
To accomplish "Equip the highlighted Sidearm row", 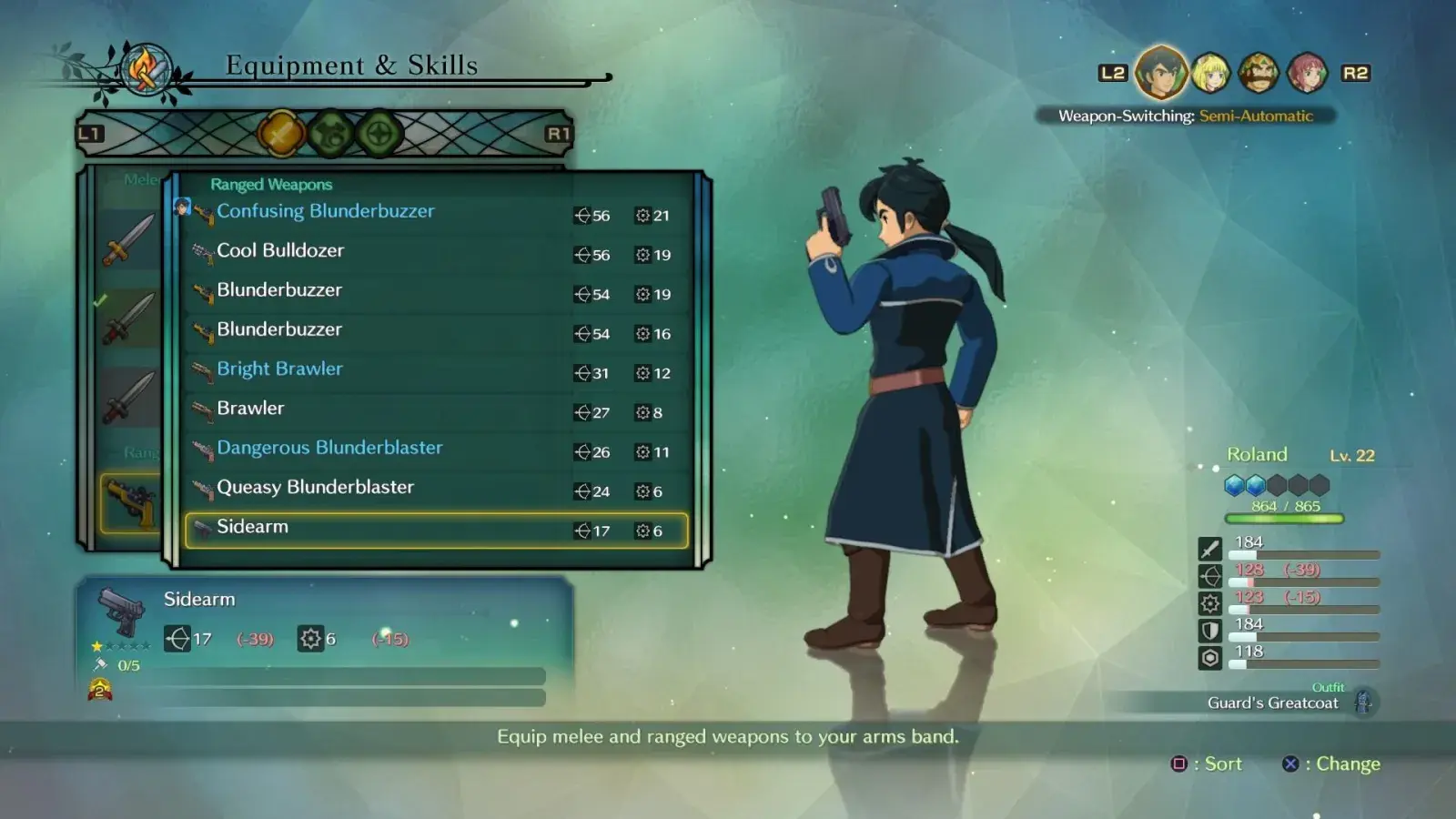I will point(436,530).
